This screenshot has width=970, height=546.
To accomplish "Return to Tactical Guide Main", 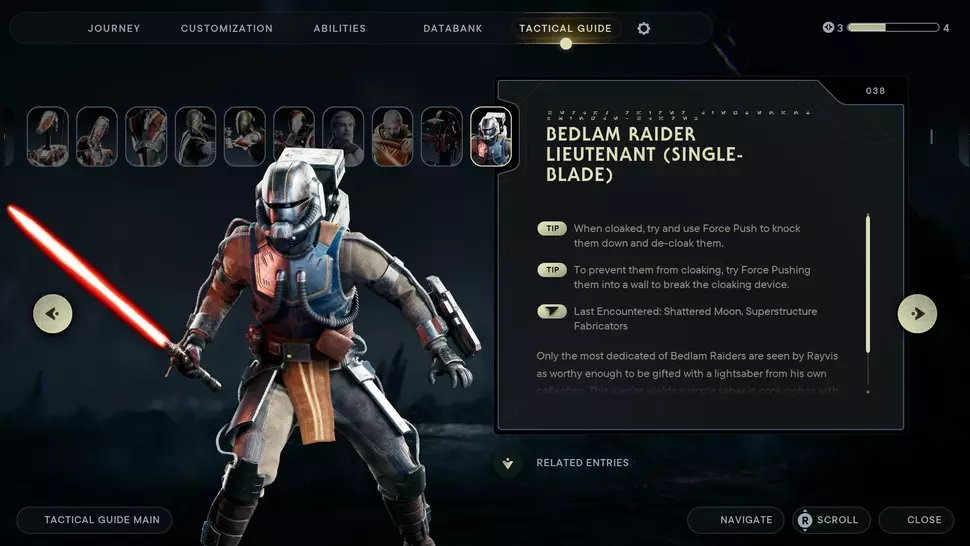I will [x=94, y=520].
